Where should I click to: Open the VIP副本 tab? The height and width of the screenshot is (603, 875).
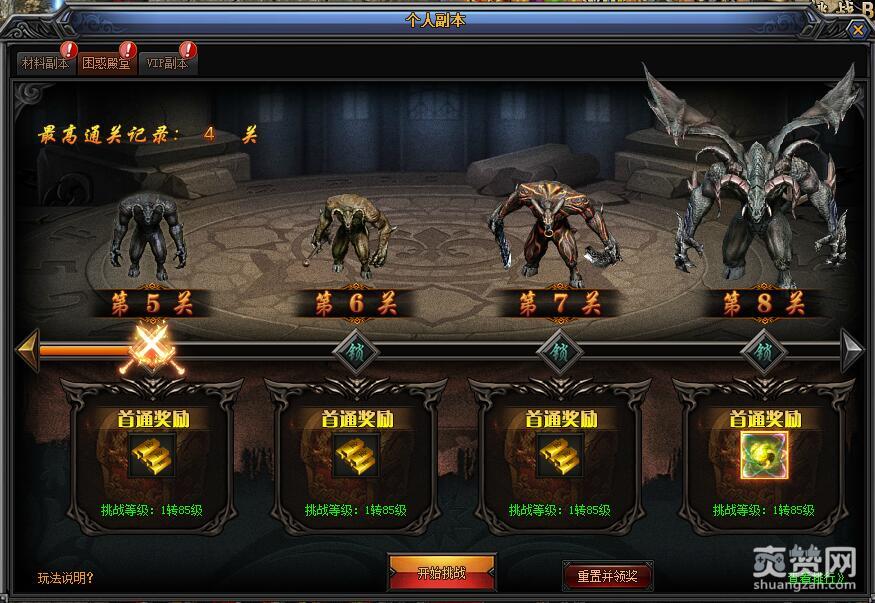pos(167,63)
